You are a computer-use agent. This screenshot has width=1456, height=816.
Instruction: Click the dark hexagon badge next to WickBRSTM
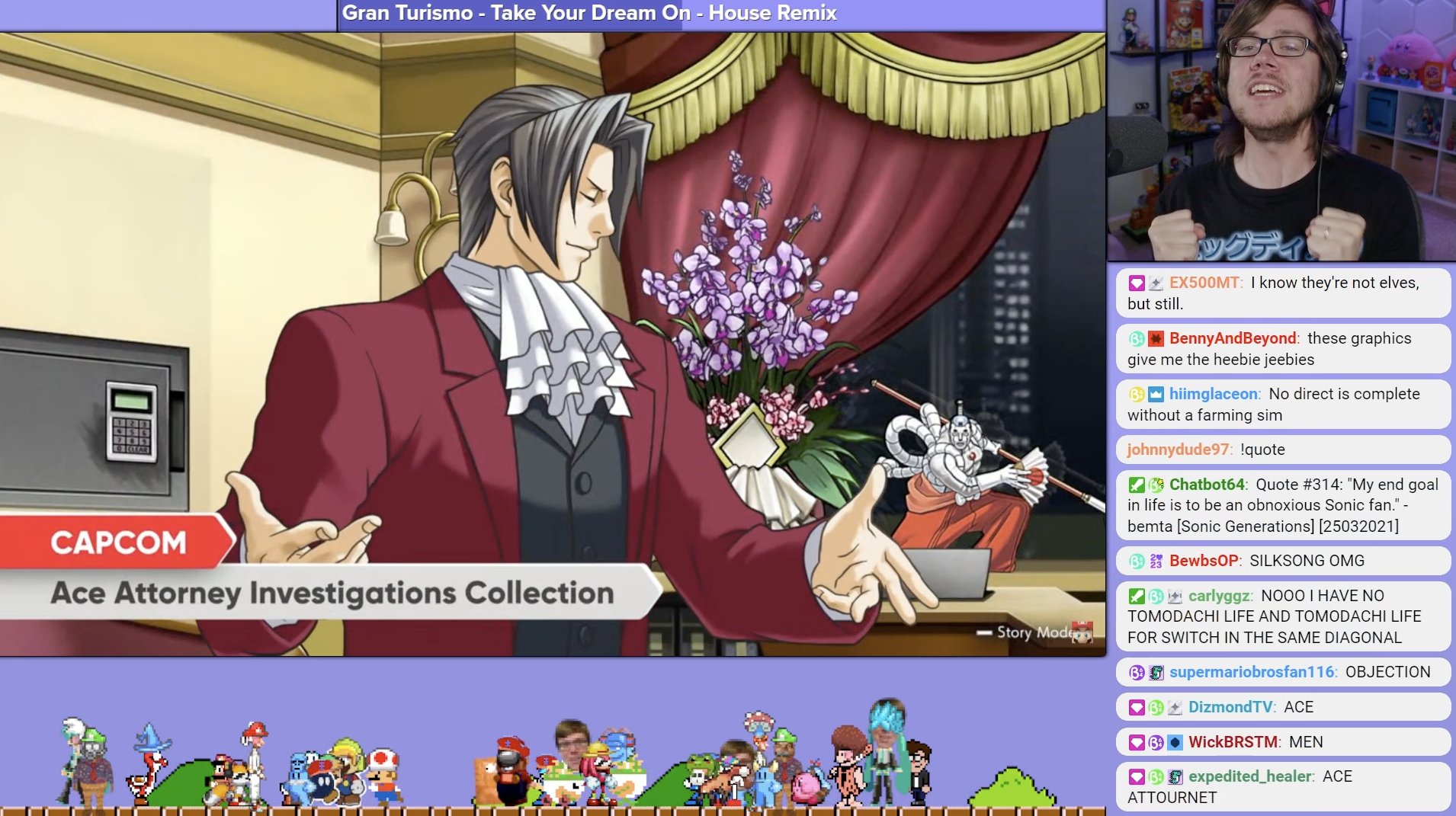pos(1175,743)
